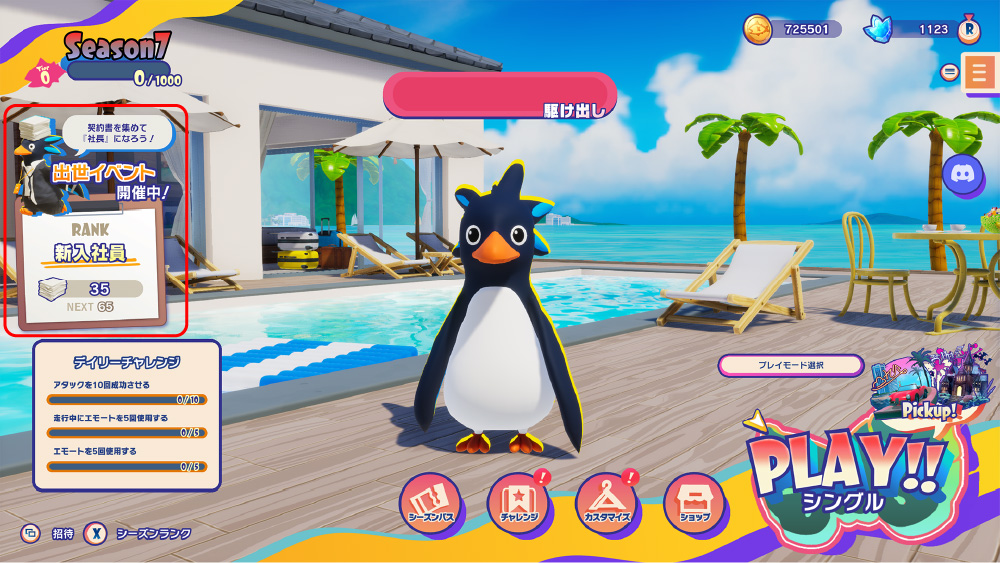Open the play mode selection button
Image resolution: width=1000 pixels, height=563 pixels.
(x=790, y=365)
